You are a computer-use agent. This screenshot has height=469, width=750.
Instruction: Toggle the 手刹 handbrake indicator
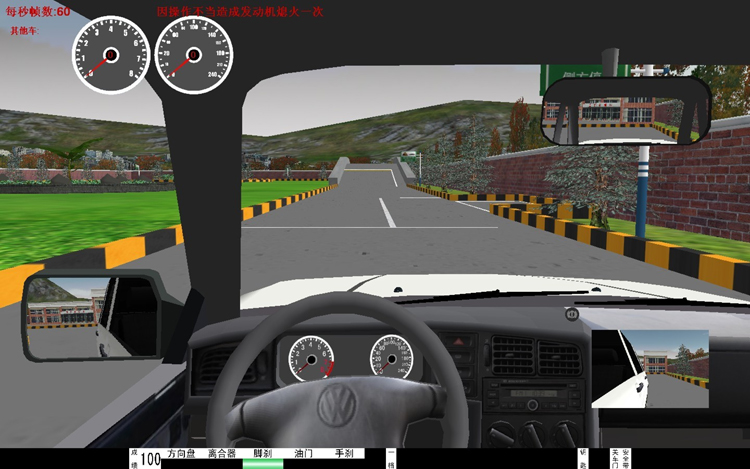pyautogui.click(x=344, y=454)
